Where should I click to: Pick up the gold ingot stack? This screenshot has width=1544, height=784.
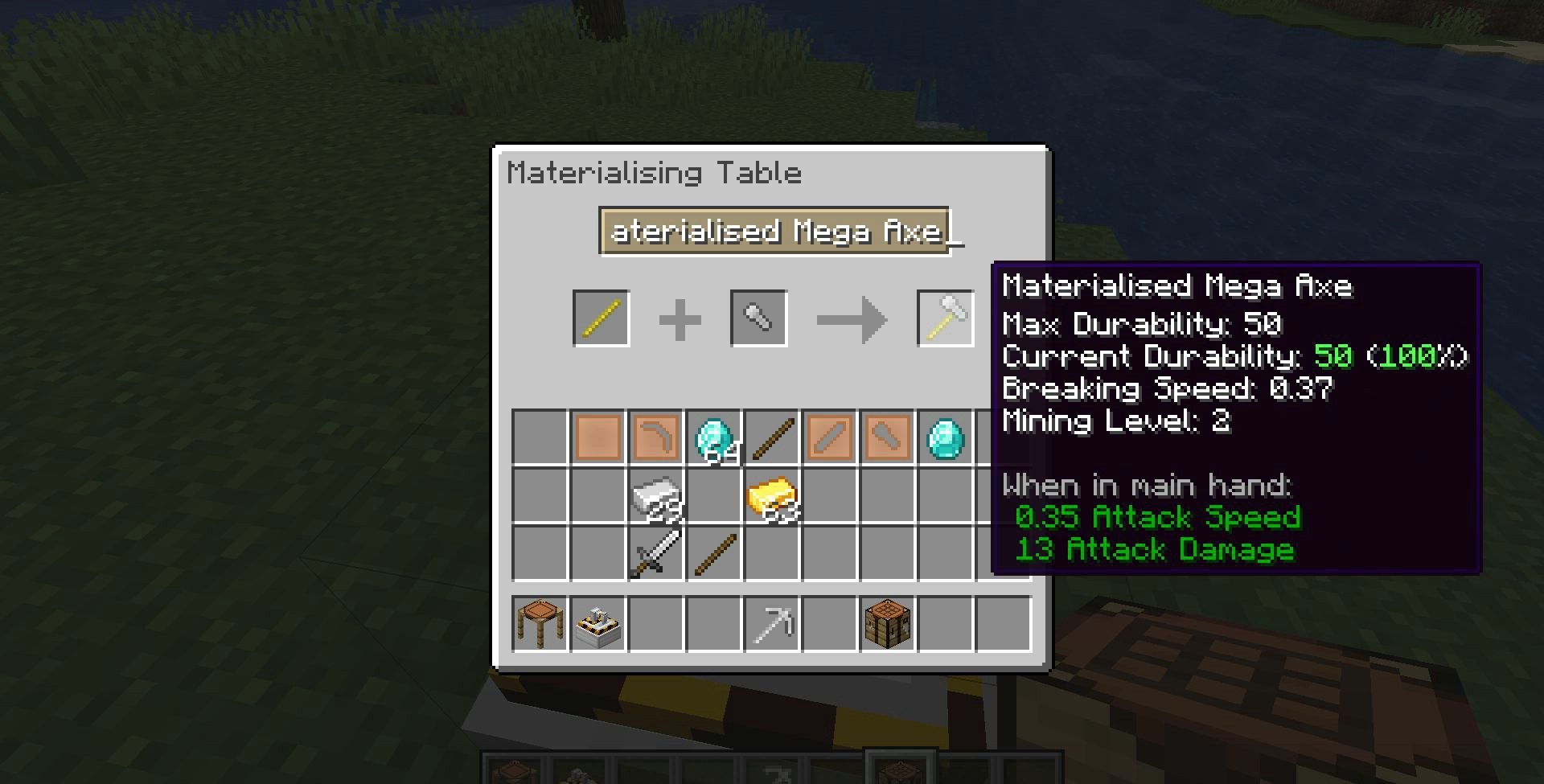[772, 496]
